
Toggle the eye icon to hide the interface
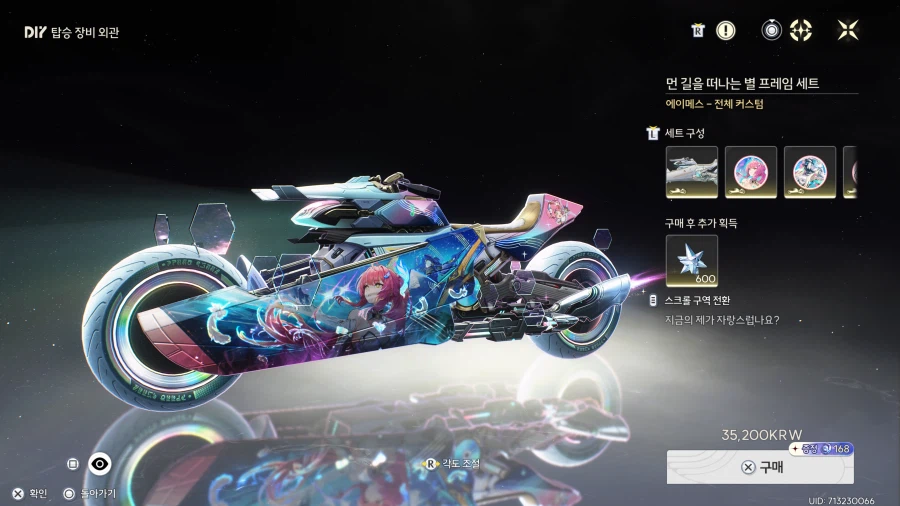click(99, 463)
